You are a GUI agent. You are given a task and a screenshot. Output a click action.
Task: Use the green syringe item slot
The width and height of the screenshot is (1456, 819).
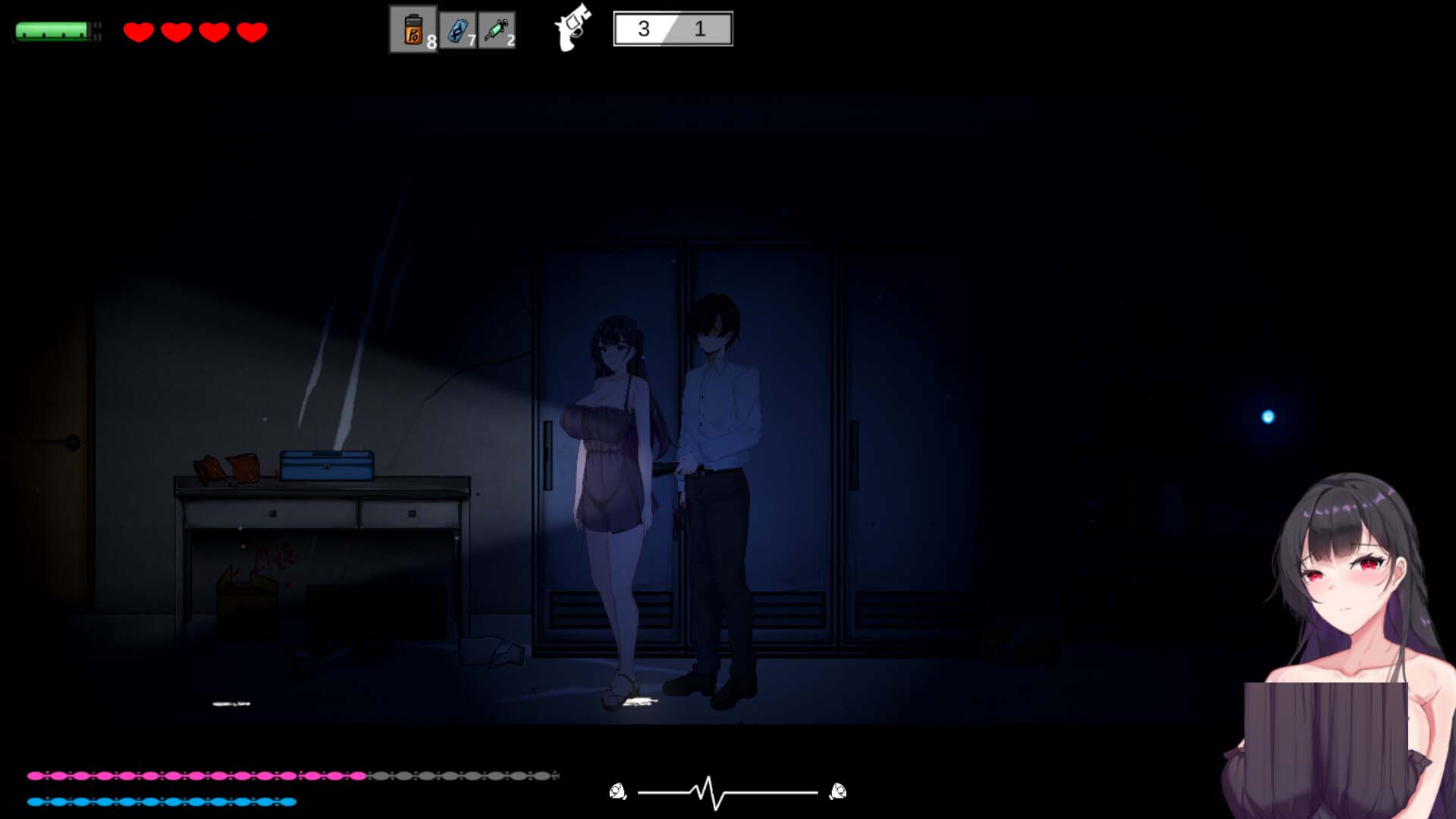pyautogui.click(x=497, y=30)
